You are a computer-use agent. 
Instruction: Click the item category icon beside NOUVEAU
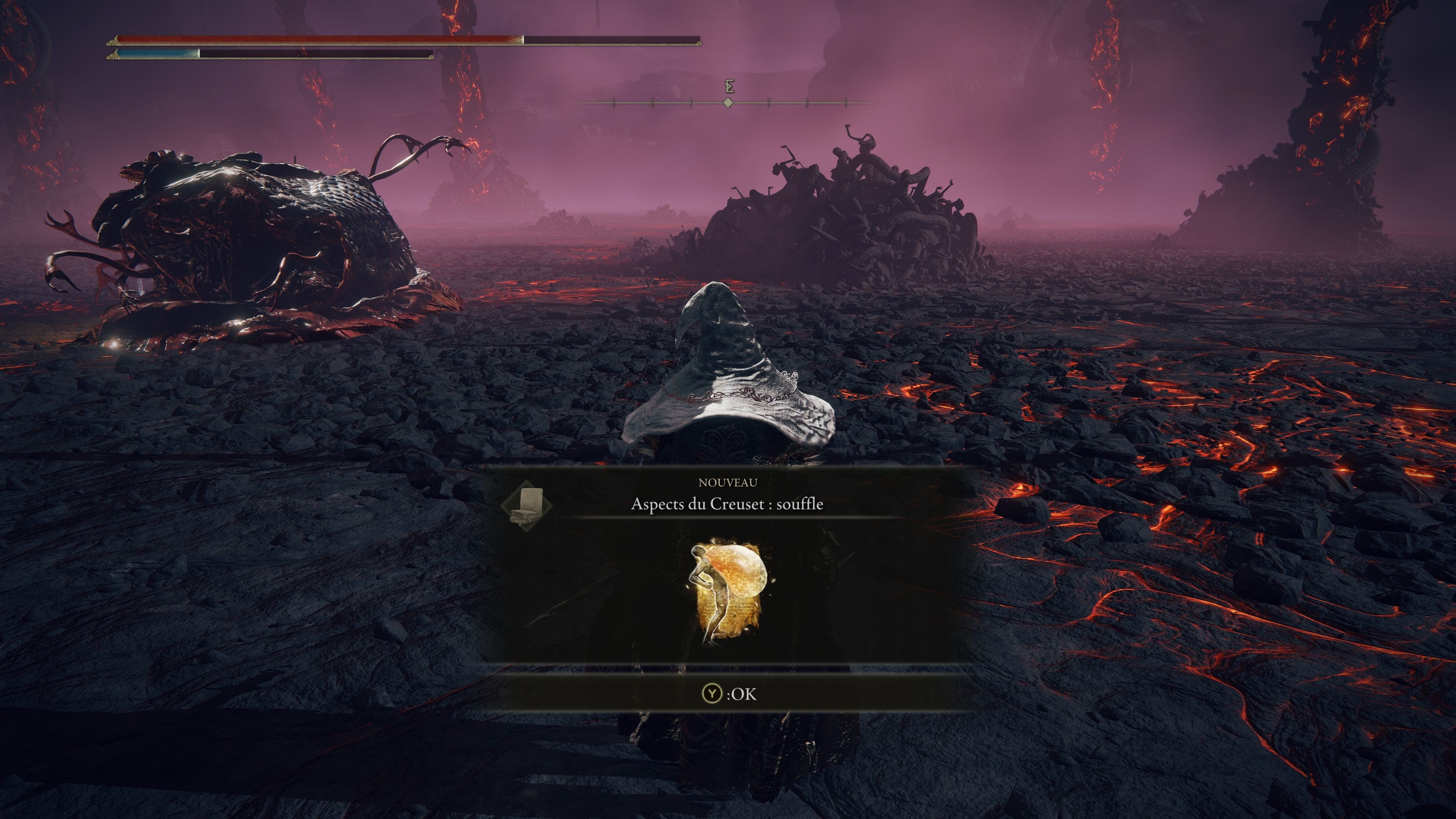pos(527,505)
